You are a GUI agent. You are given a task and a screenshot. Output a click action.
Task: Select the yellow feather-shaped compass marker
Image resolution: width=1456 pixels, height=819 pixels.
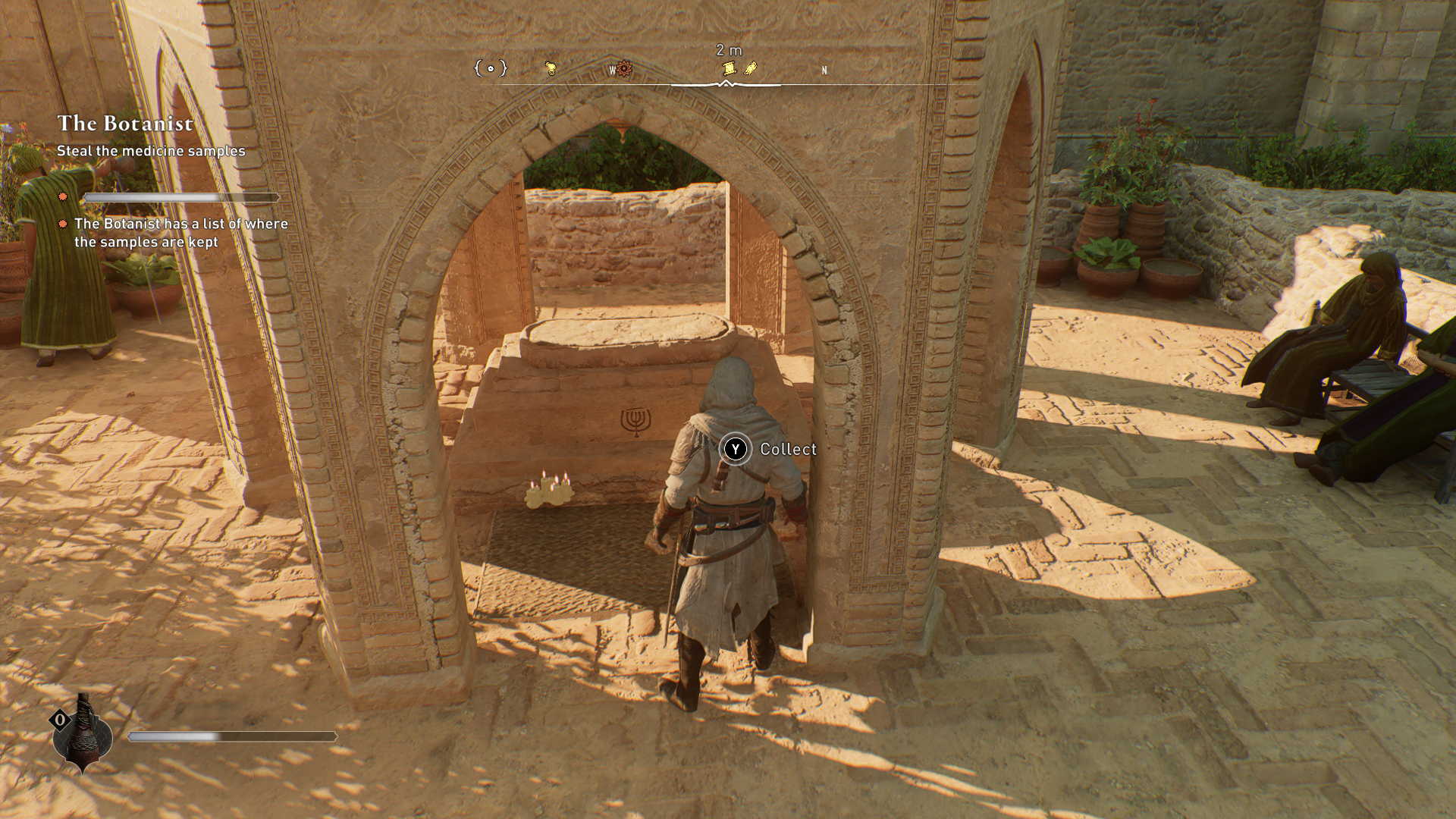pos(750,69)
